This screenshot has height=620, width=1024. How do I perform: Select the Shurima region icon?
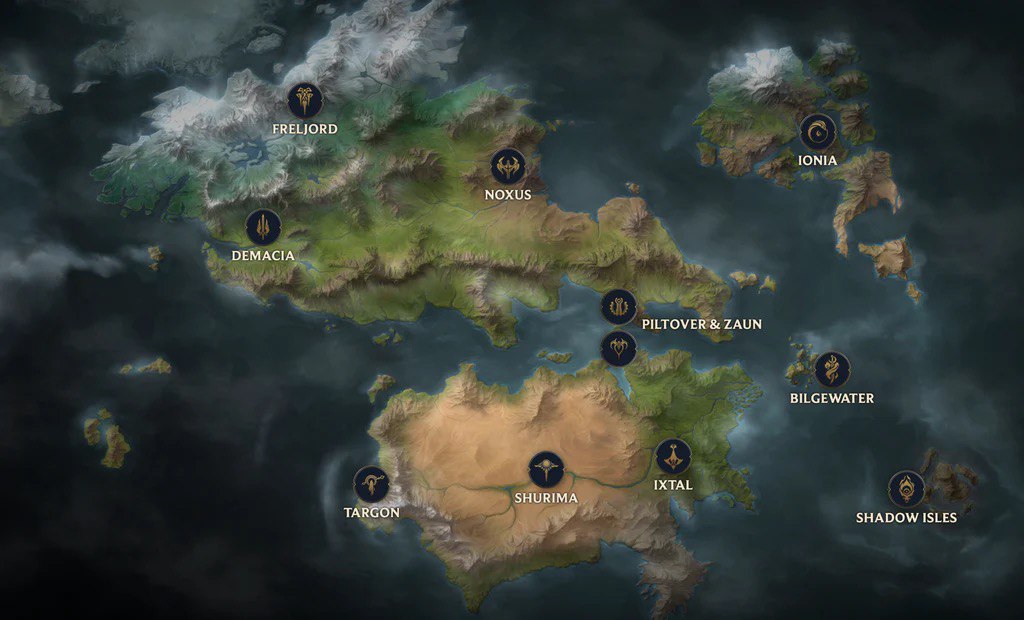(546, 469)
